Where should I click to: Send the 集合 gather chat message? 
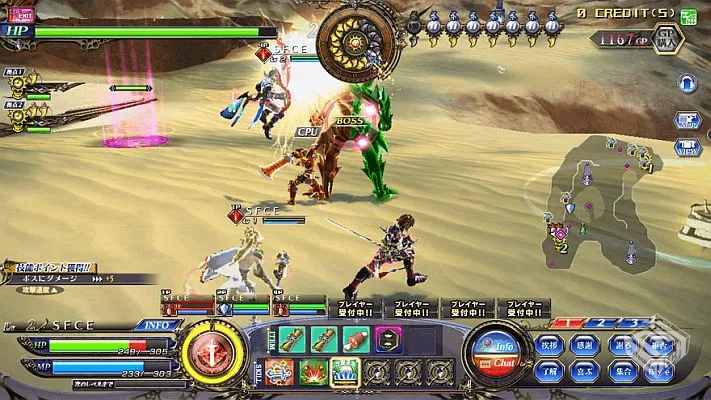point(625,371)
